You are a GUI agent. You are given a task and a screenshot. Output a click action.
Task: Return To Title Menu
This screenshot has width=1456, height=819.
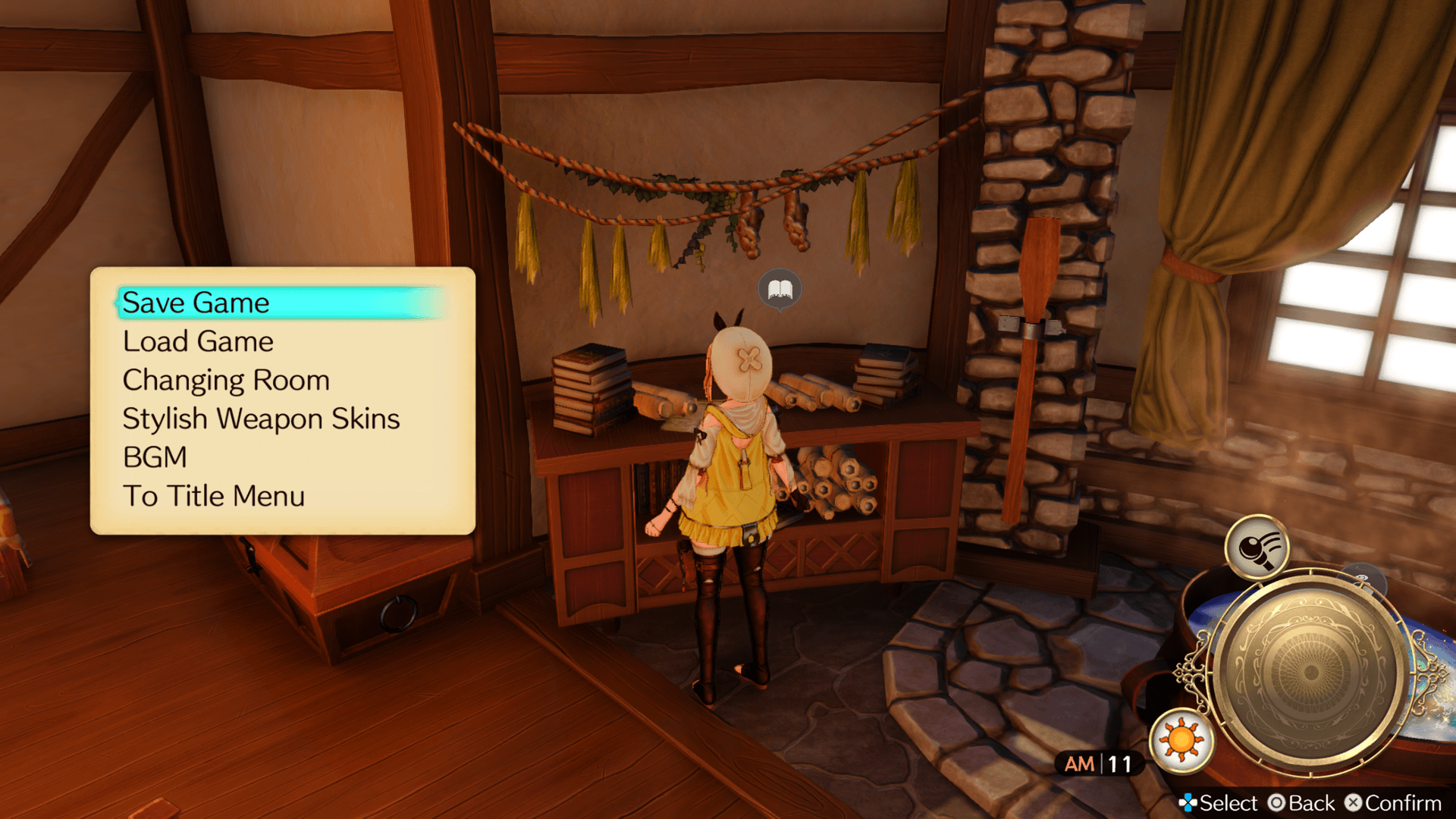pyautogui.click(x=214, y=497)
